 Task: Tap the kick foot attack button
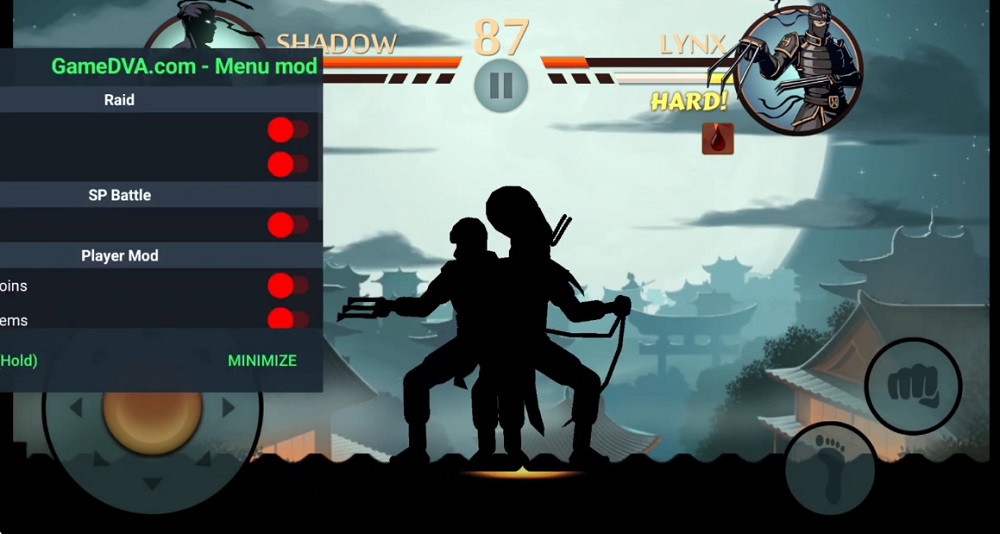pyautogui.click(x=829, y=464)
